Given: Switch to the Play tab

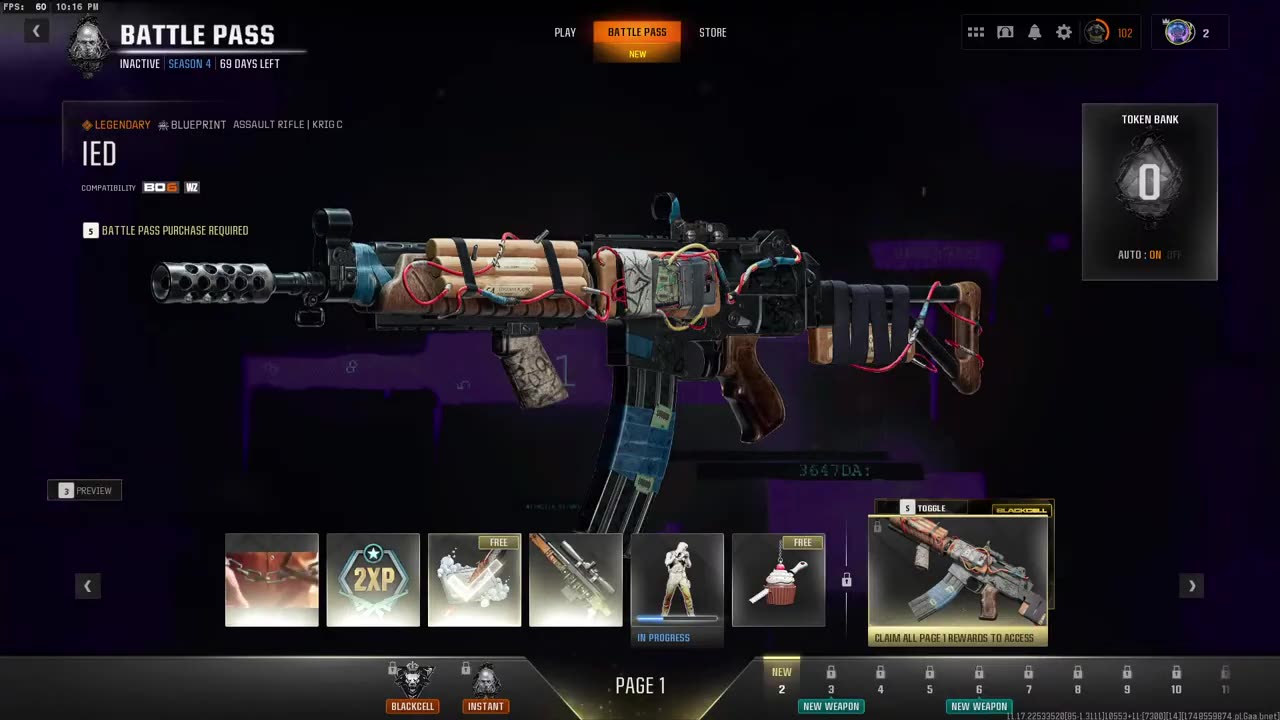Looking at the screenshot, I should [x=565, y=32].
